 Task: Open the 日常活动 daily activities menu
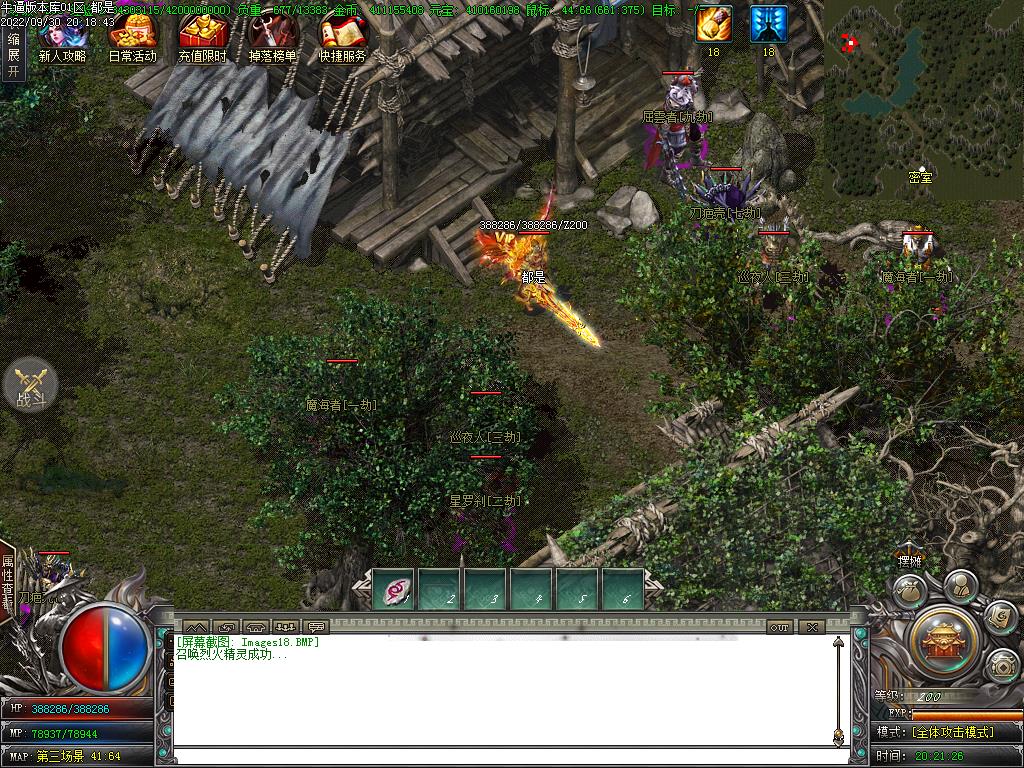133,38
